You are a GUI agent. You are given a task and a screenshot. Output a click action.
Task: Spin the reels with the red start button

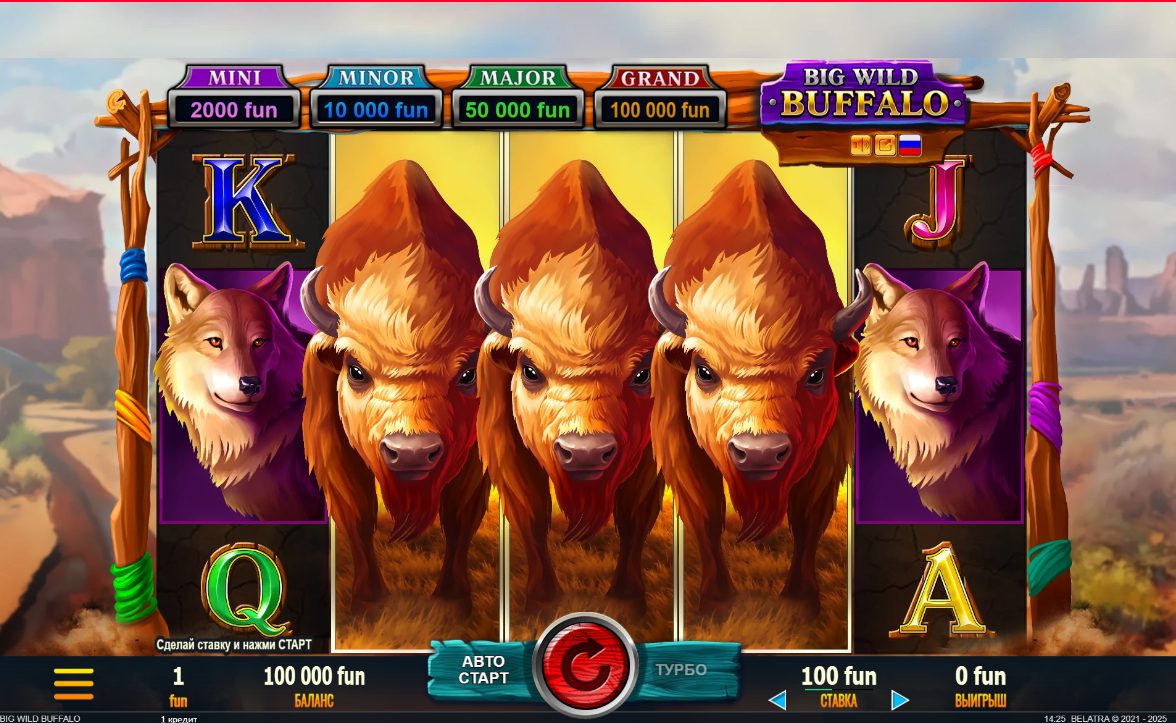tap(585, 664)
